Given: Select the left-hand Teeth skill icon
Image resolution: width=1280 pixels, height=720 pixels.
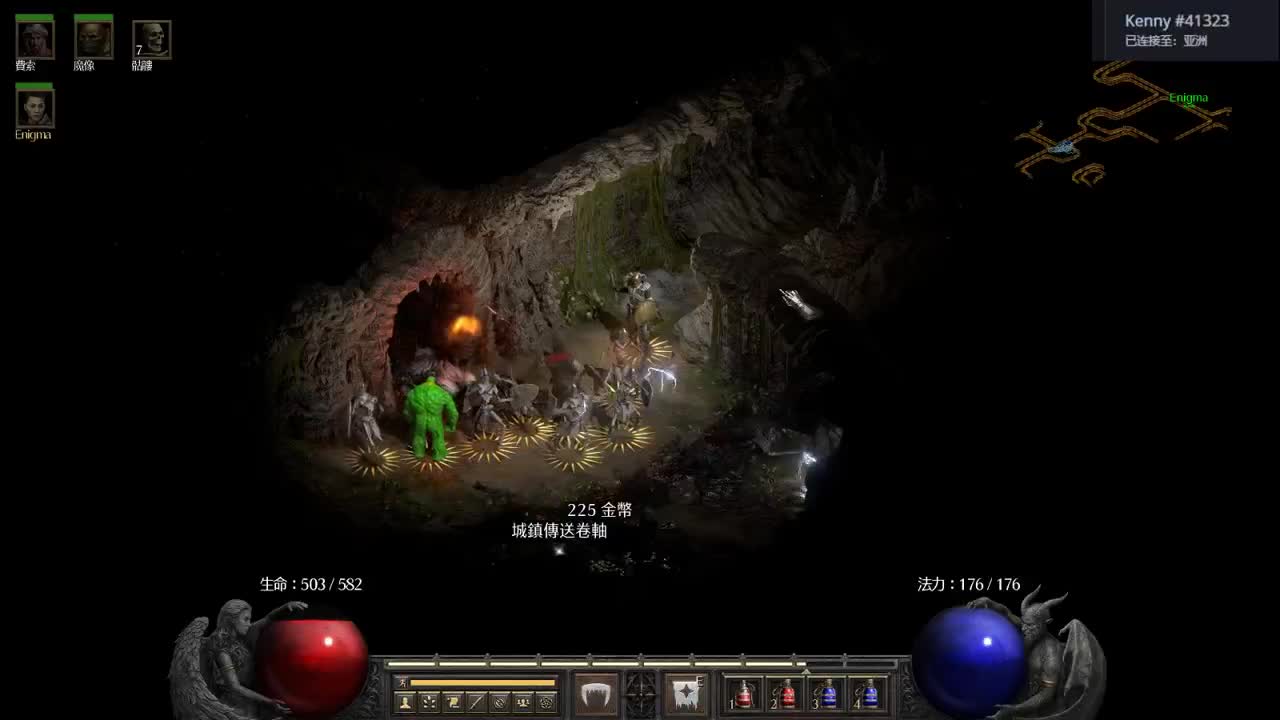Looking at the screenshot, I should point(595,693).
